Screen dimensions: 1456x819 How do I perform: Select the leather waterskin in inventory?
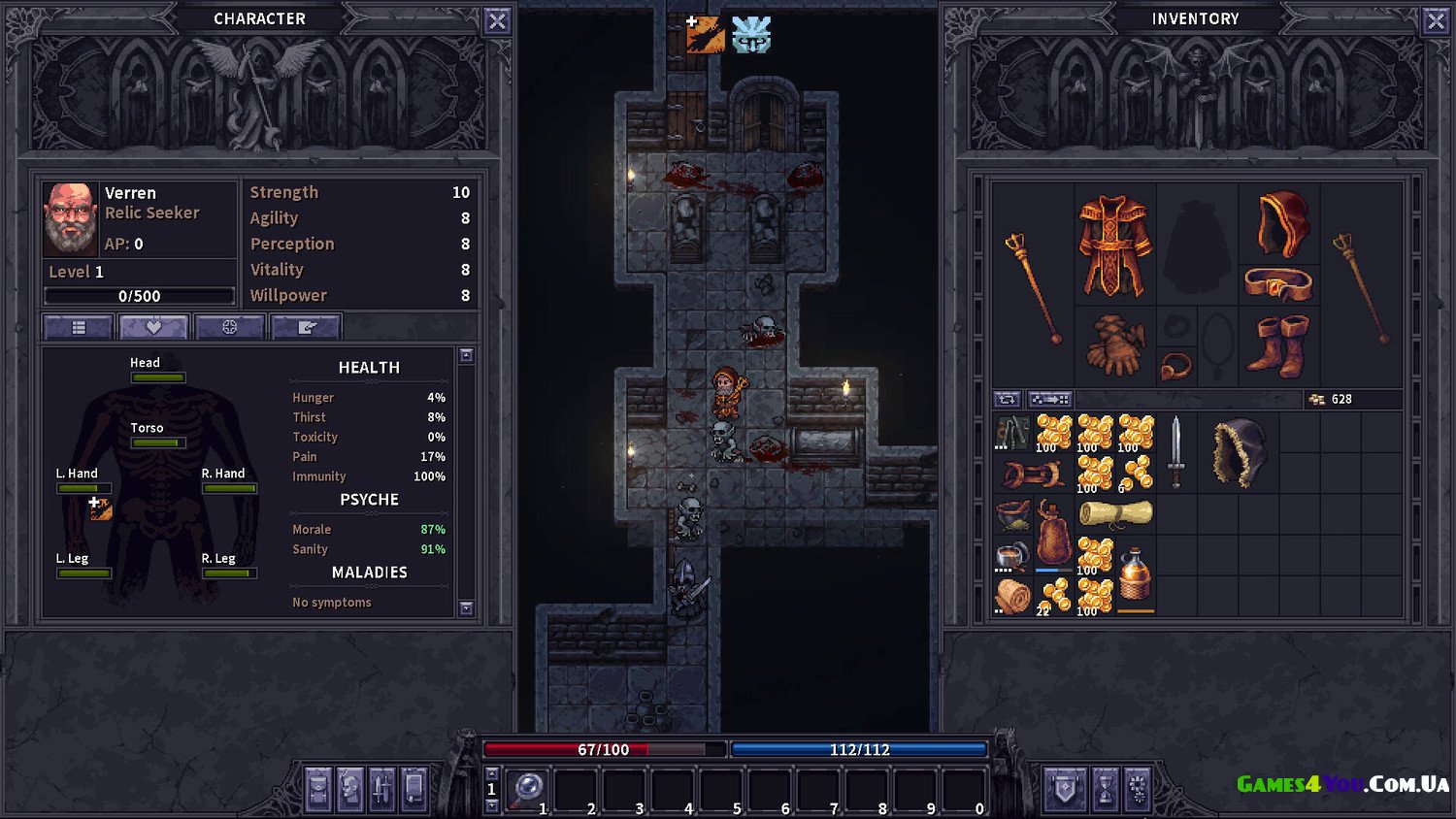[x=1053, y=534]
